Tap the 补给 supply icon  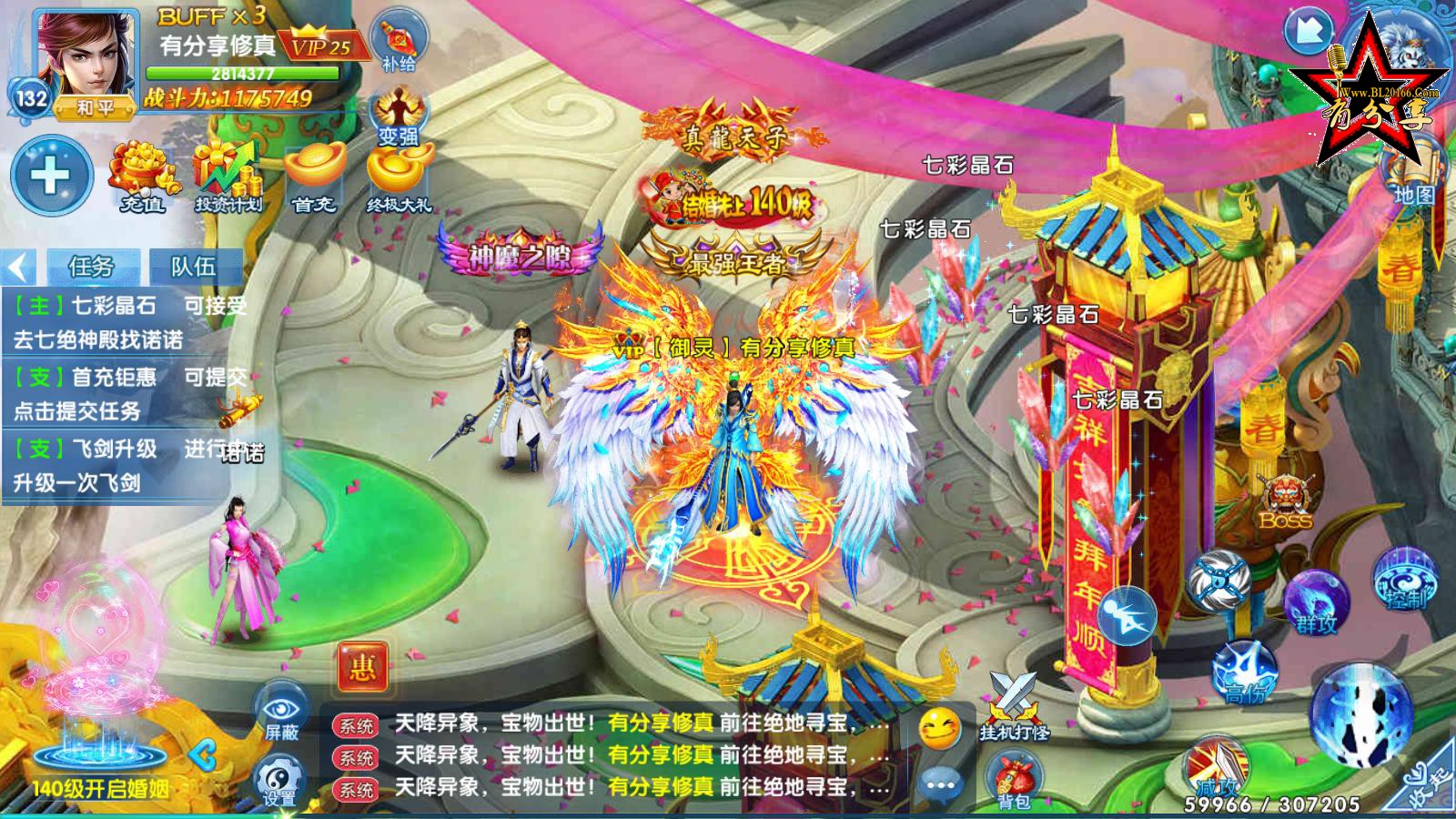399,43
